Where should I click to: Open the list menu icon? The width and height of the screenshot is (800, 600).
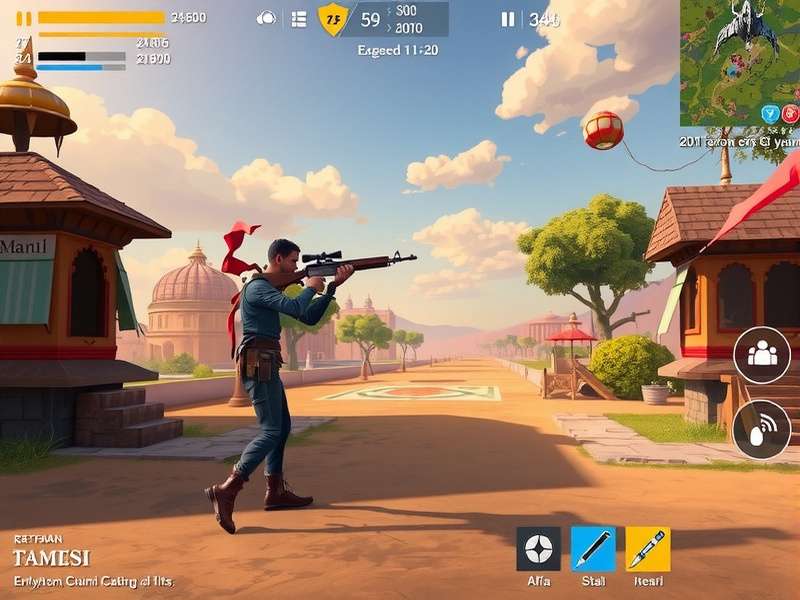click(x=298, y=19)
